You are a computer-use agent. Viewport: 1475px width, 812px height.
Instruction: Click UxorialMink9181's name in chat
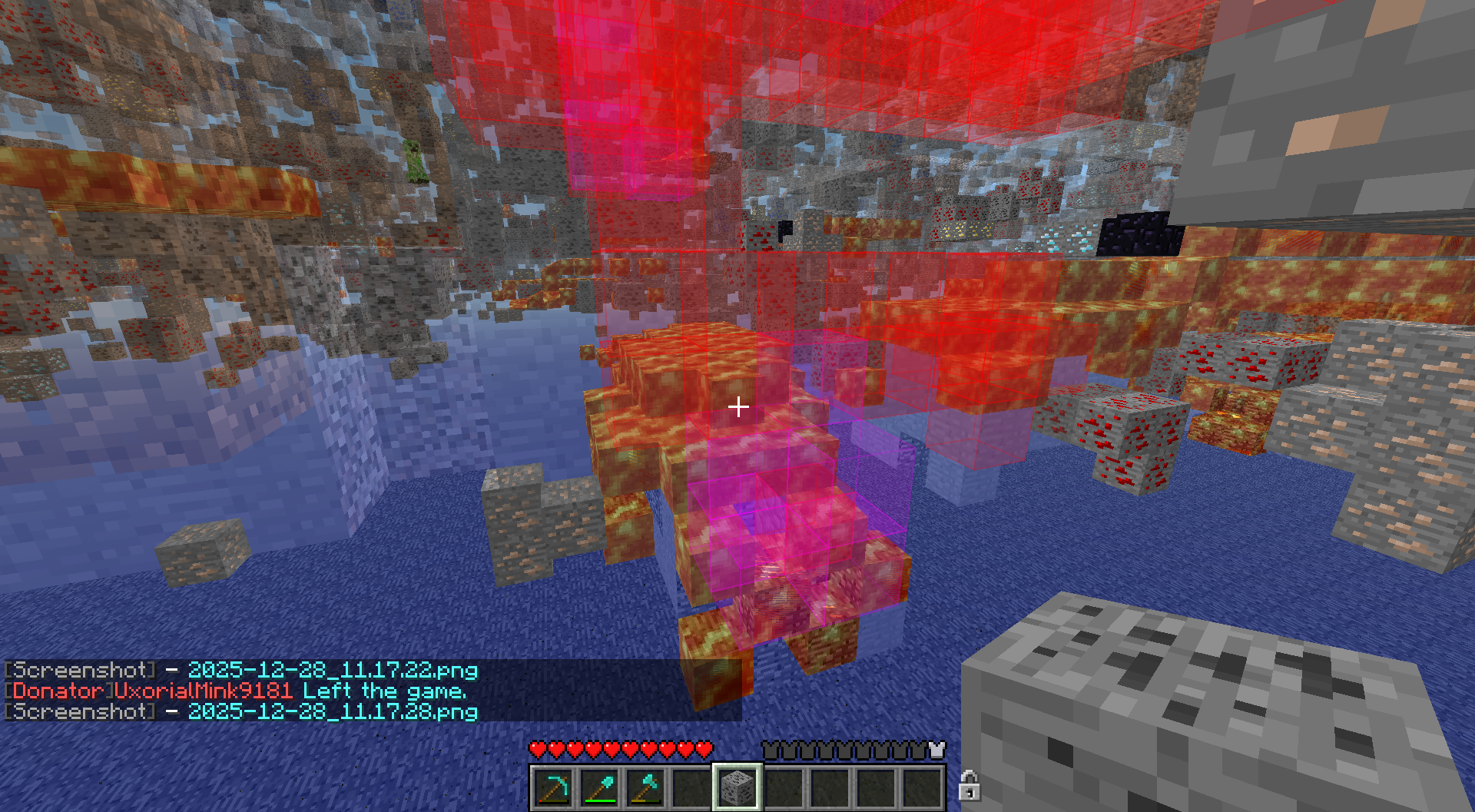point(204,691)
